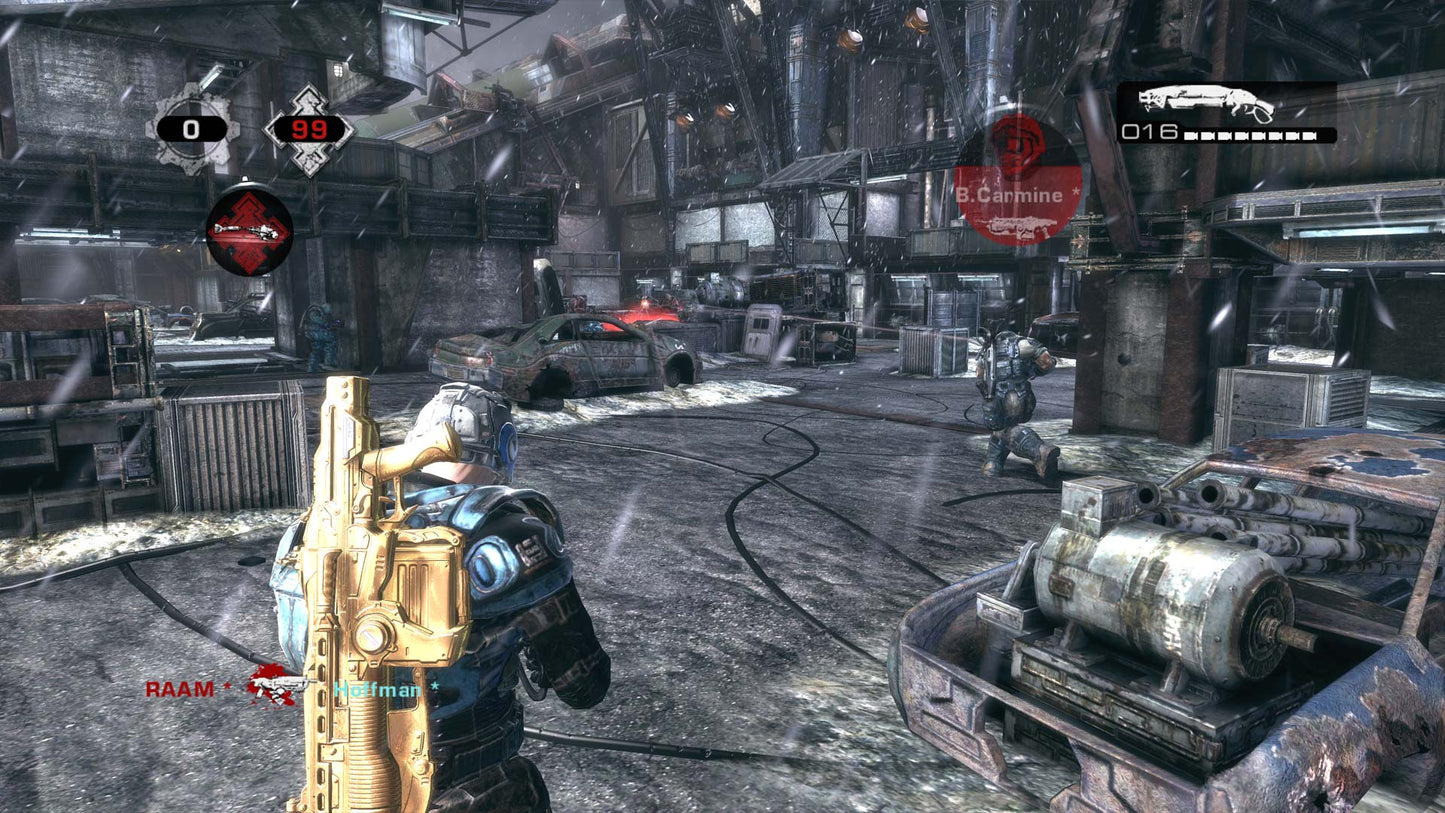Select the Locust team emblem showing 99
1445x813 pixels.
tap(308, 129)
